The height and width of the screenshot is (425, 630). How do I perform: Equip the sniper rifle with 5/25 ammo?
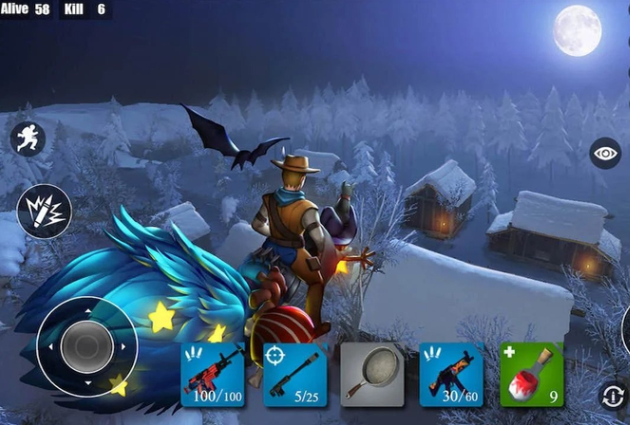pyautogui.click(x=294, y=375)
